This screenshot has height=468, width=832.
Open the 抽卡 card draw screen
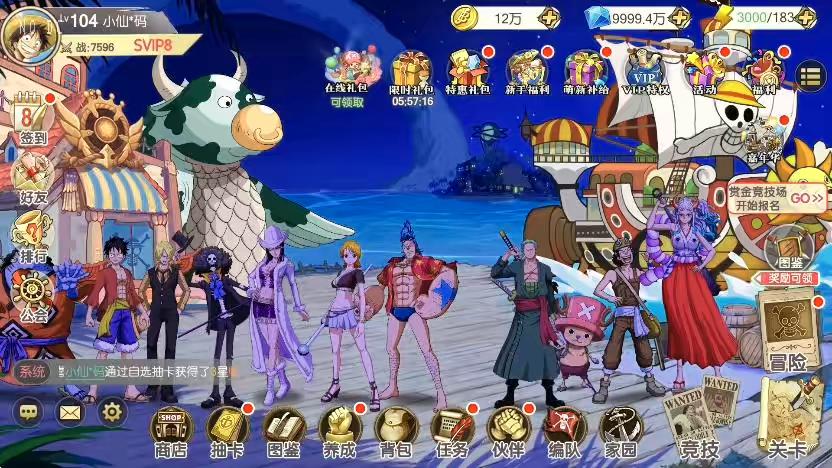(x=227, y=432)
